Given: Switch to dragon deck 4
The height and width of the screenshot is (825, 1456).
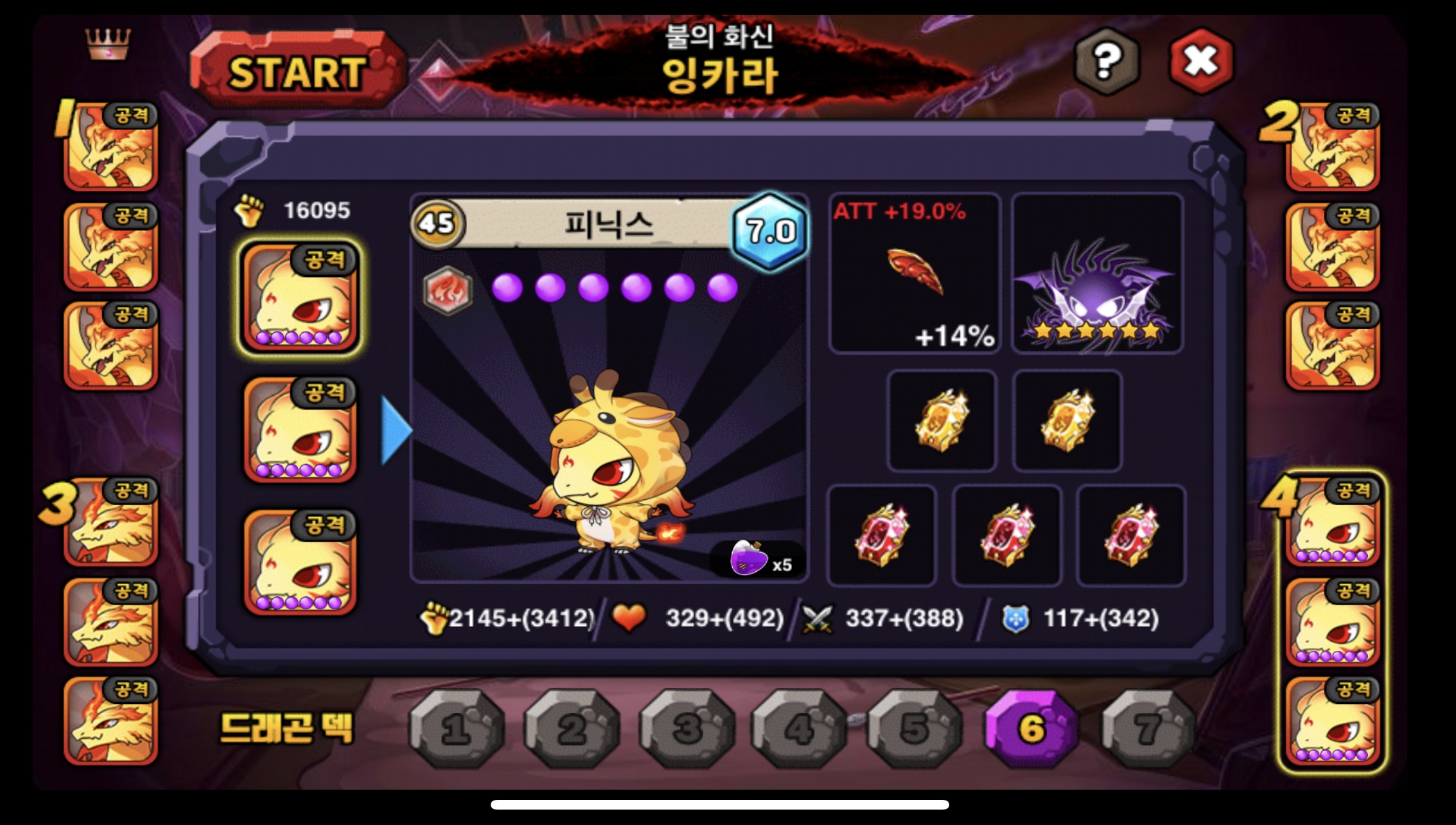Looking at the screenshot, I should click(x=799, y=729).
